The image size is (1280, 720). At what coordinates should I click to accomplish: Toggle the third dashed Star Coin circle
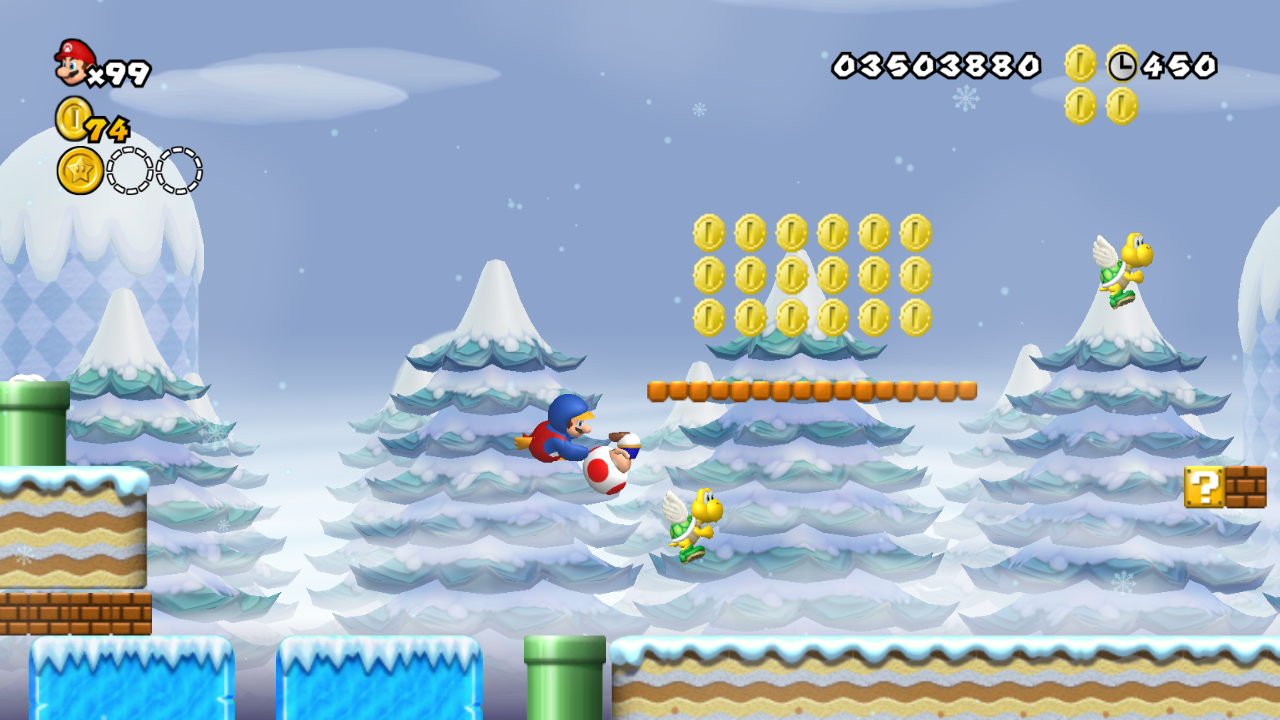tap(180, 170)
